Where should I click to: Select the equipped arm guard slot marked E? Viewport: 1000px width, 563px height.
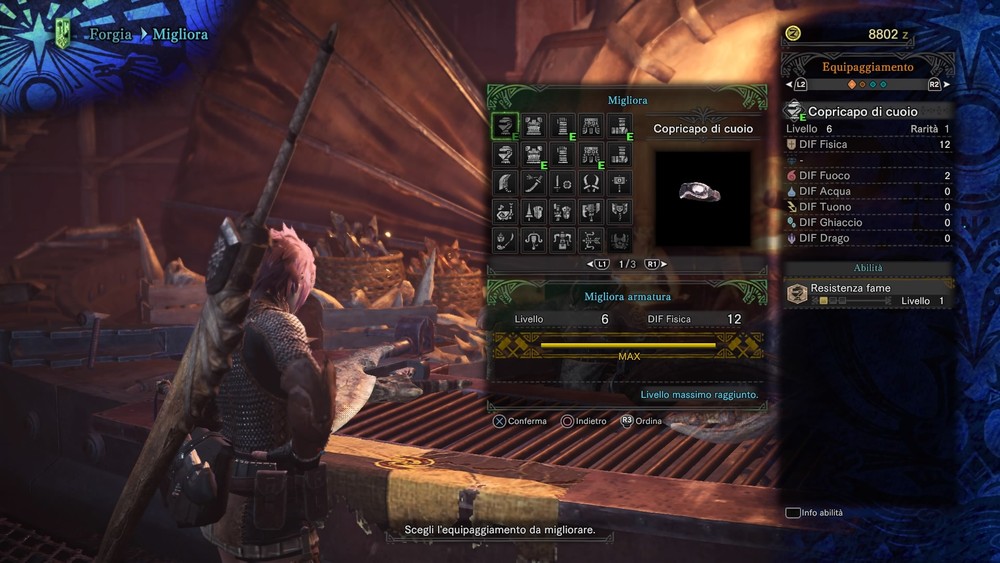click(562, 126)
